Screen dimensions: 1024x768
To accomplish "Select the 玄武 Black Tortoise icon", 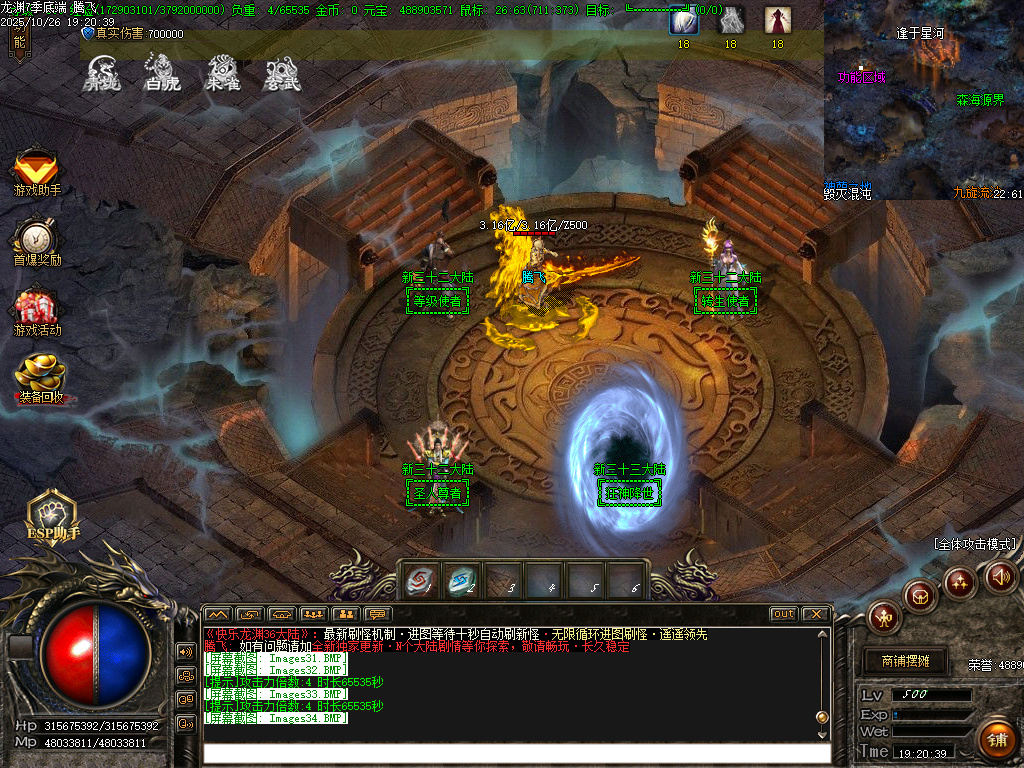I will coord(282,72).
